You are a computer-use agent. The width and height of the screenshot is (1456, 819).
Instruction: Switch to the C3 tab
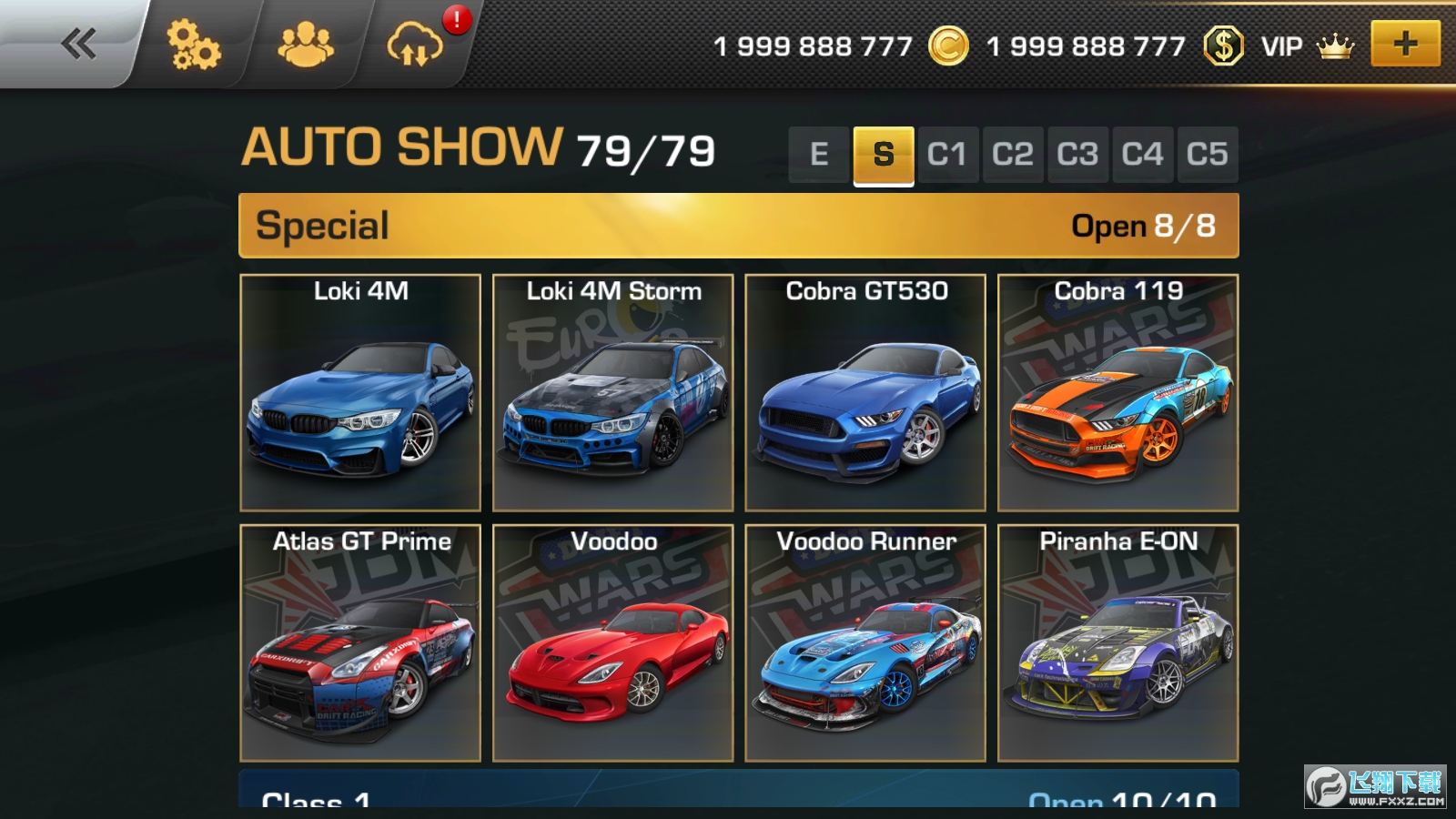[x=1077, y=155]
